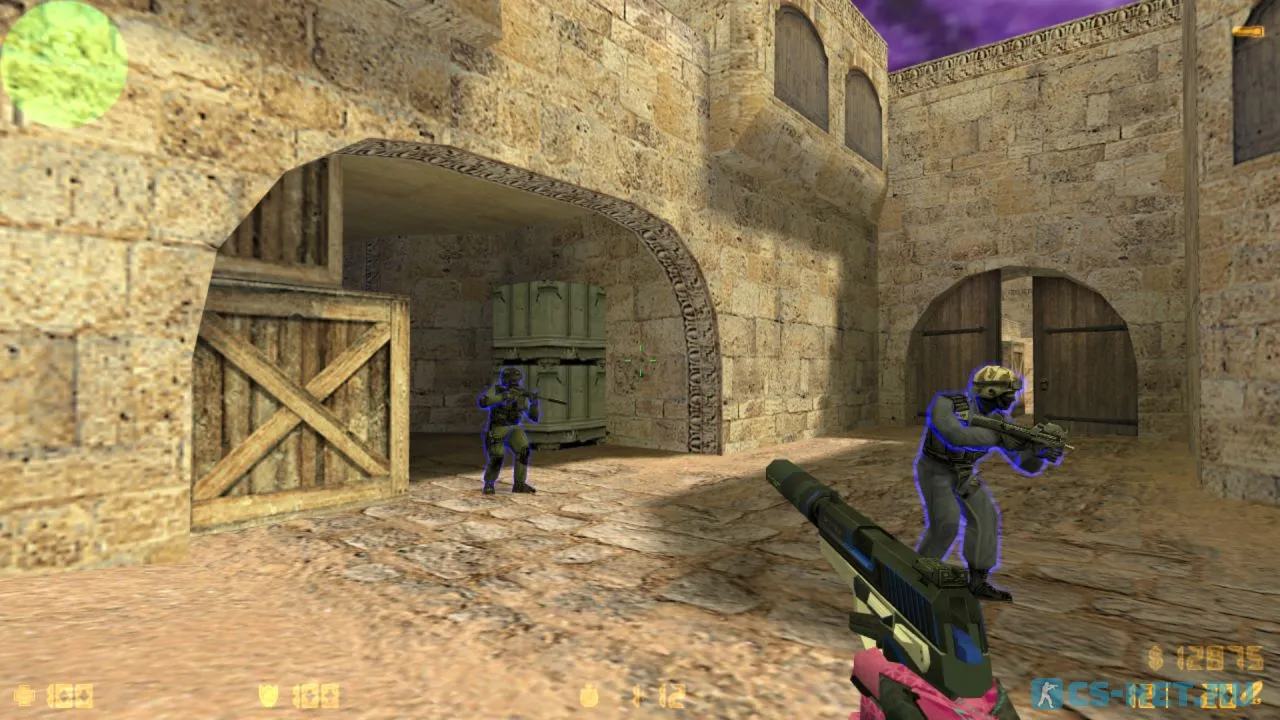Click the CS-NET.RU soldier logo icon

[1045, 697]
